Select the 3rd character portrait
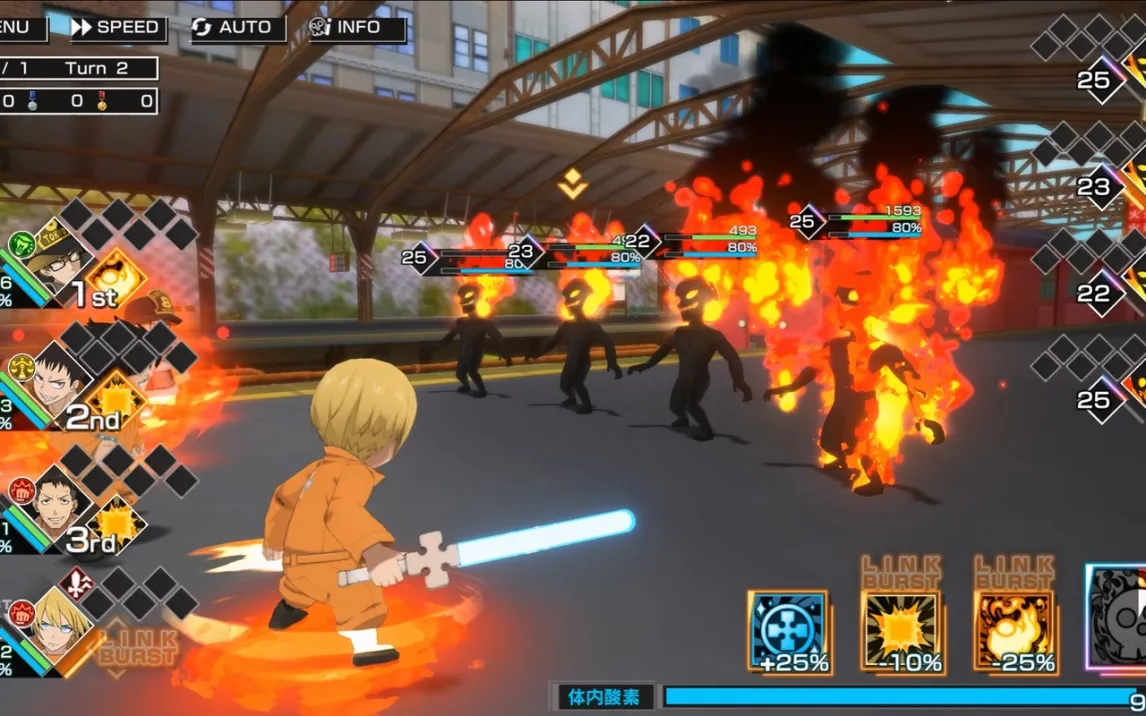Viewport: 1146px width, 716px height. [52, 500]
